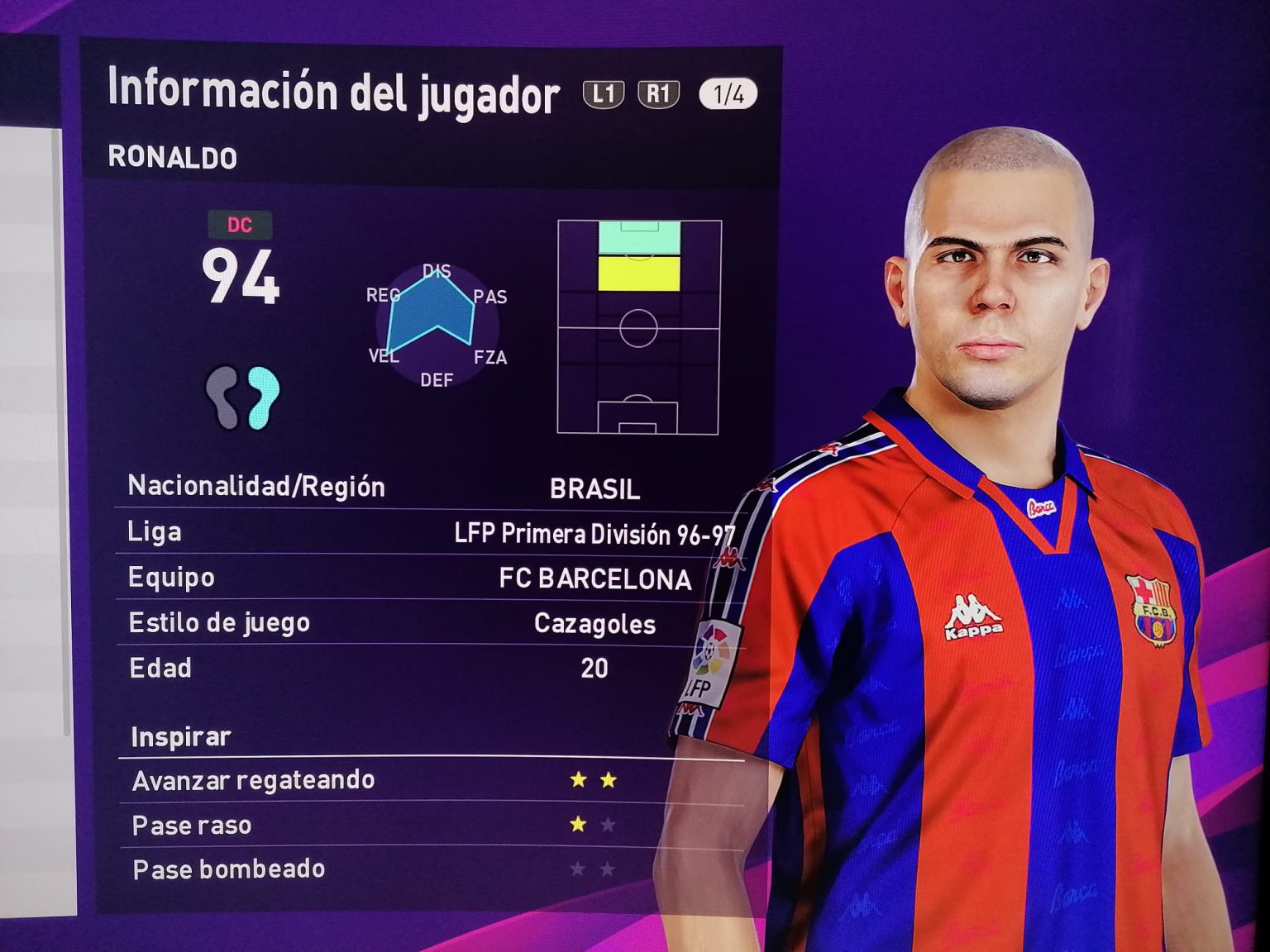Click the 1/4 page indicator

tap(728, 94)
